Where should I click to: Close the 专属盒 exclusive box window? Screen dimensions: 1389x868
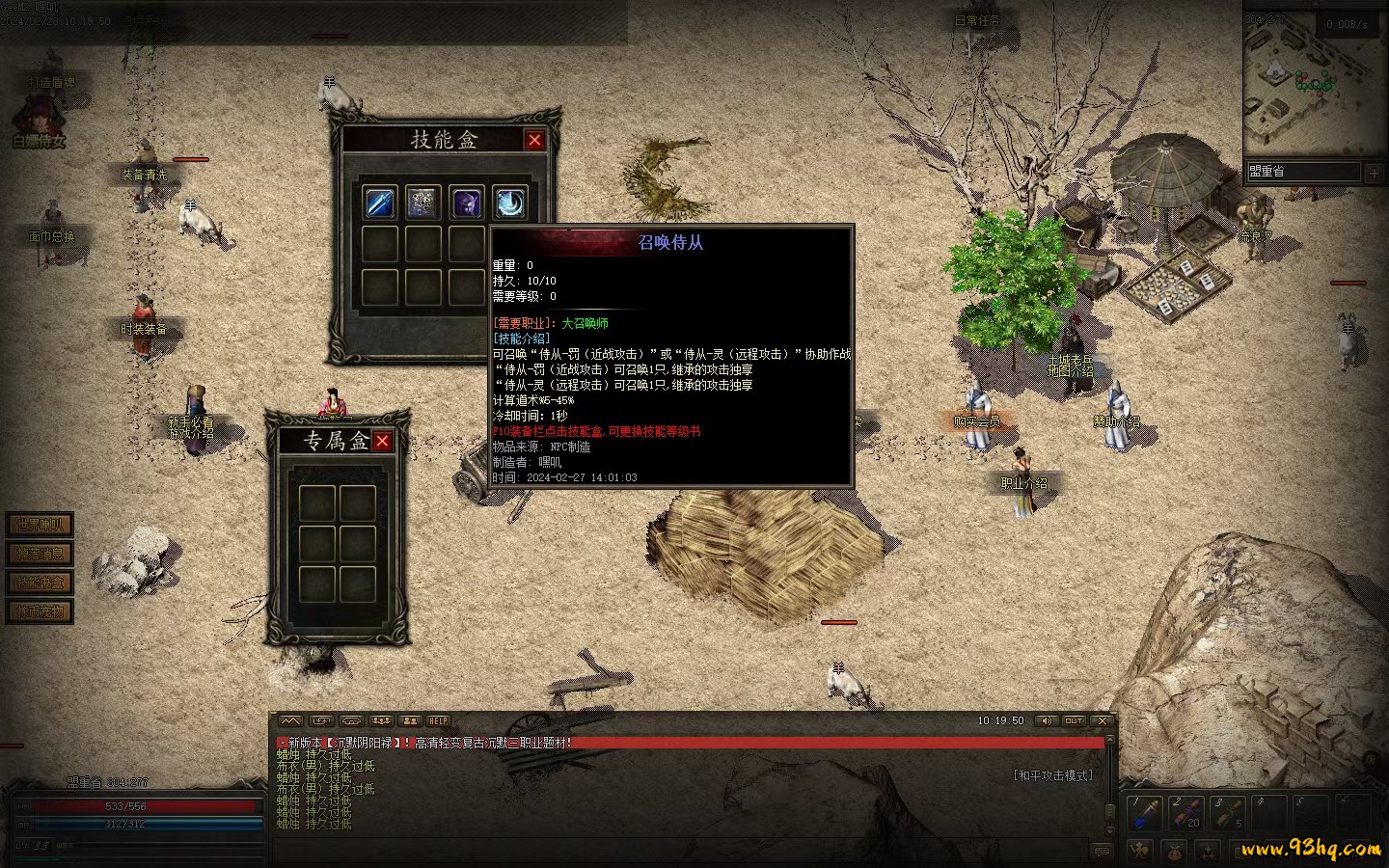click(x=383, y=441)
